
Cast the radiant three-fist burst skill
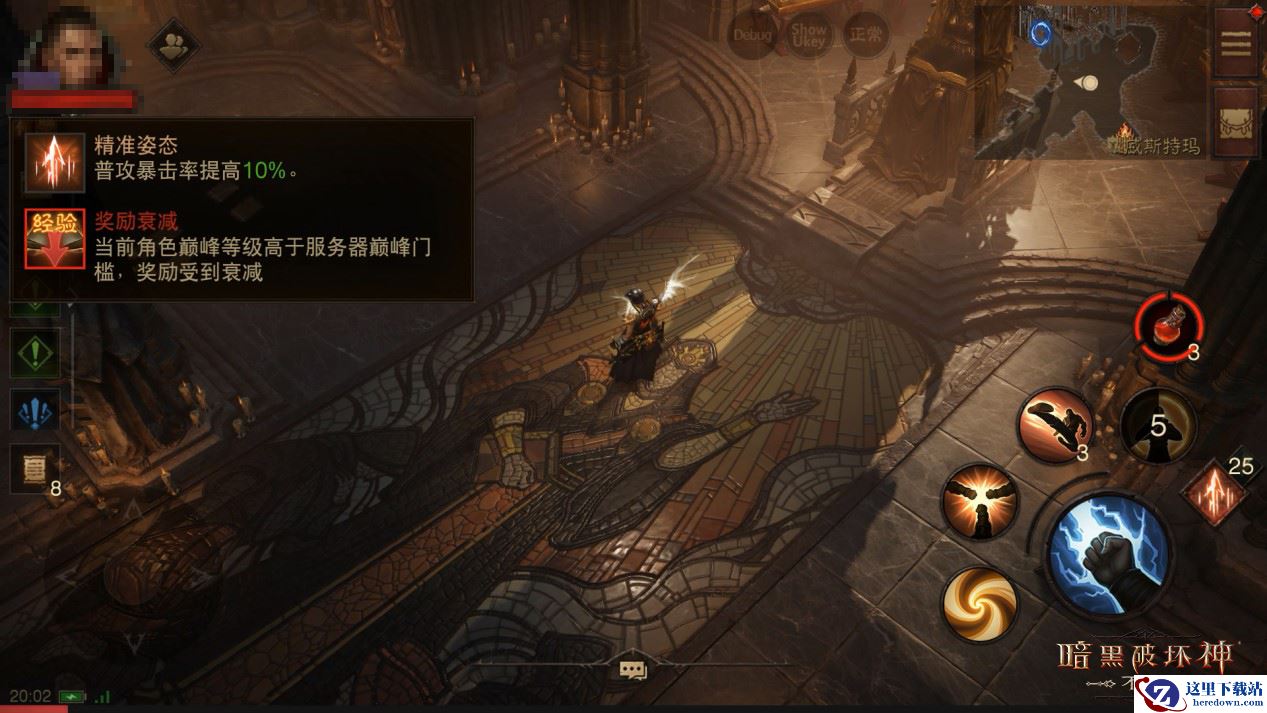980,502
